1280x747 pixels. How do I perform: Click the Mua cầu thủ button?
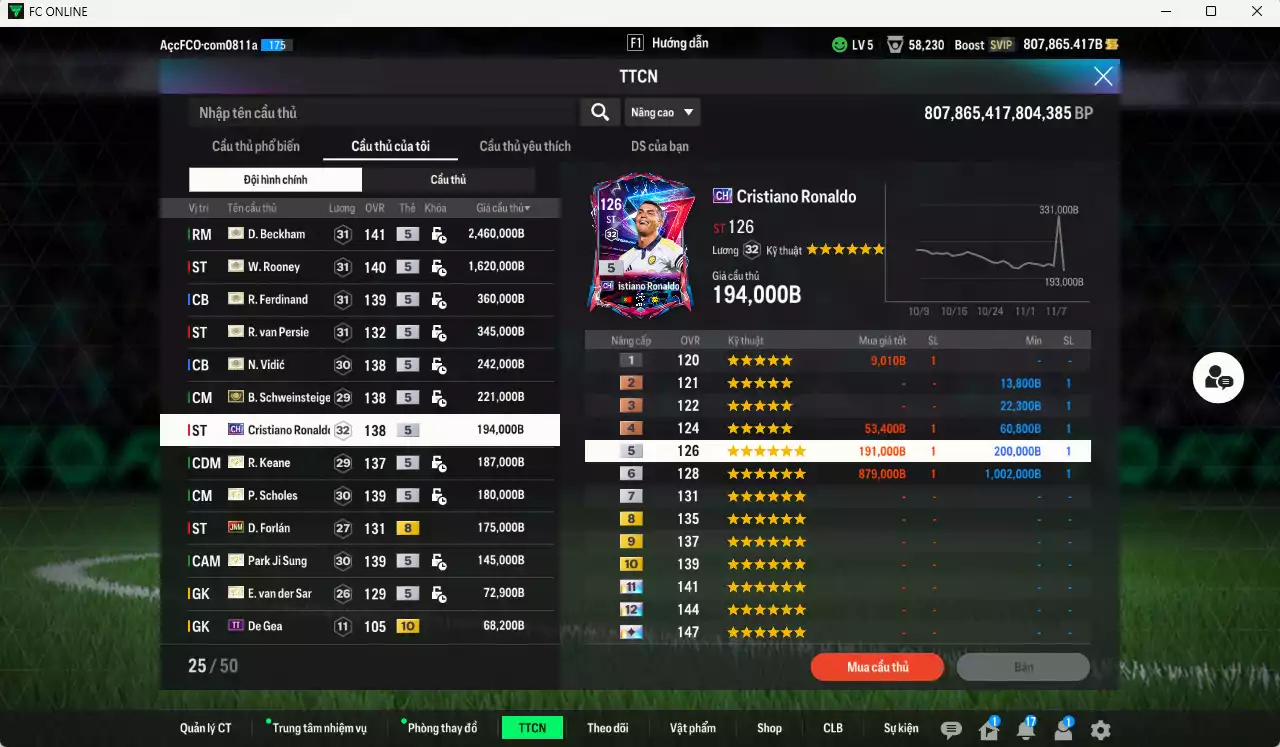point(877,667)
